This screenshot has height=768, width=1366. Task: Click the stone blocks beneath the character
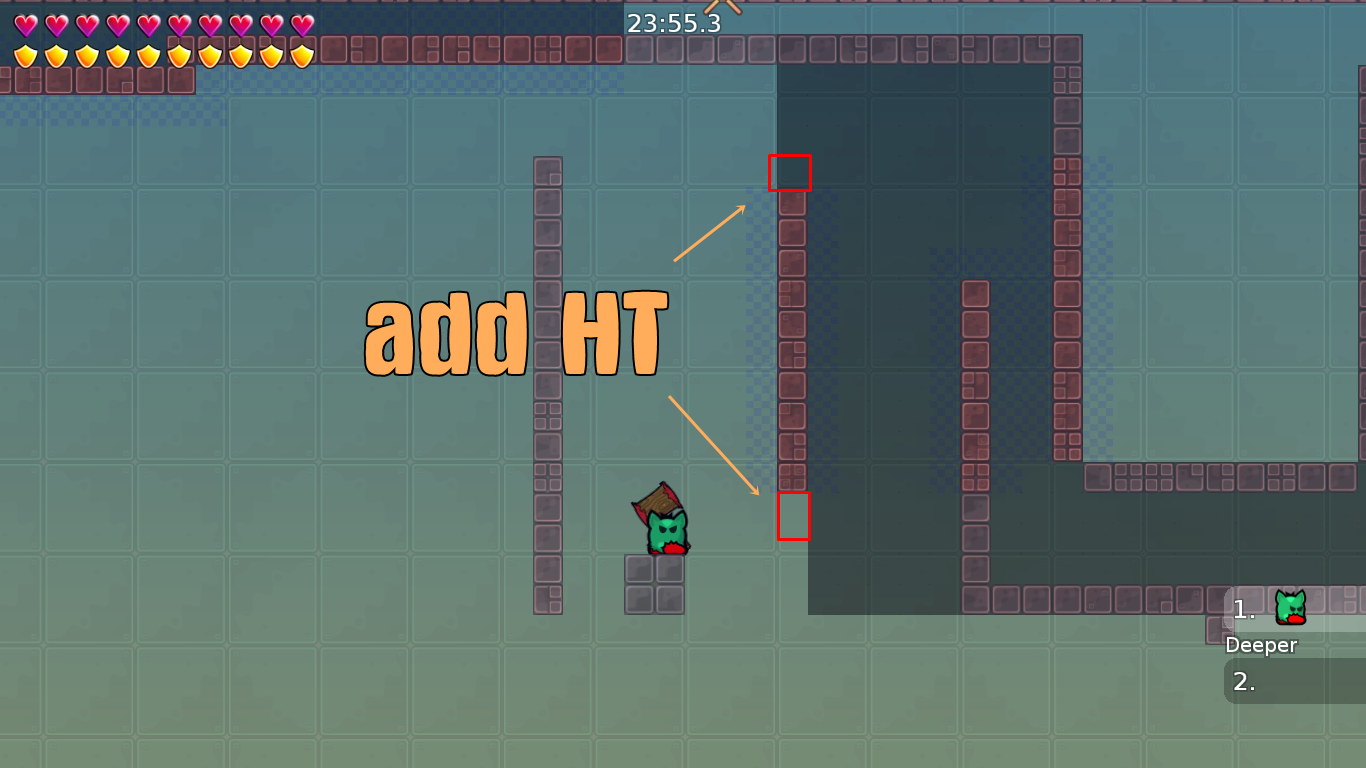point(655,585)
